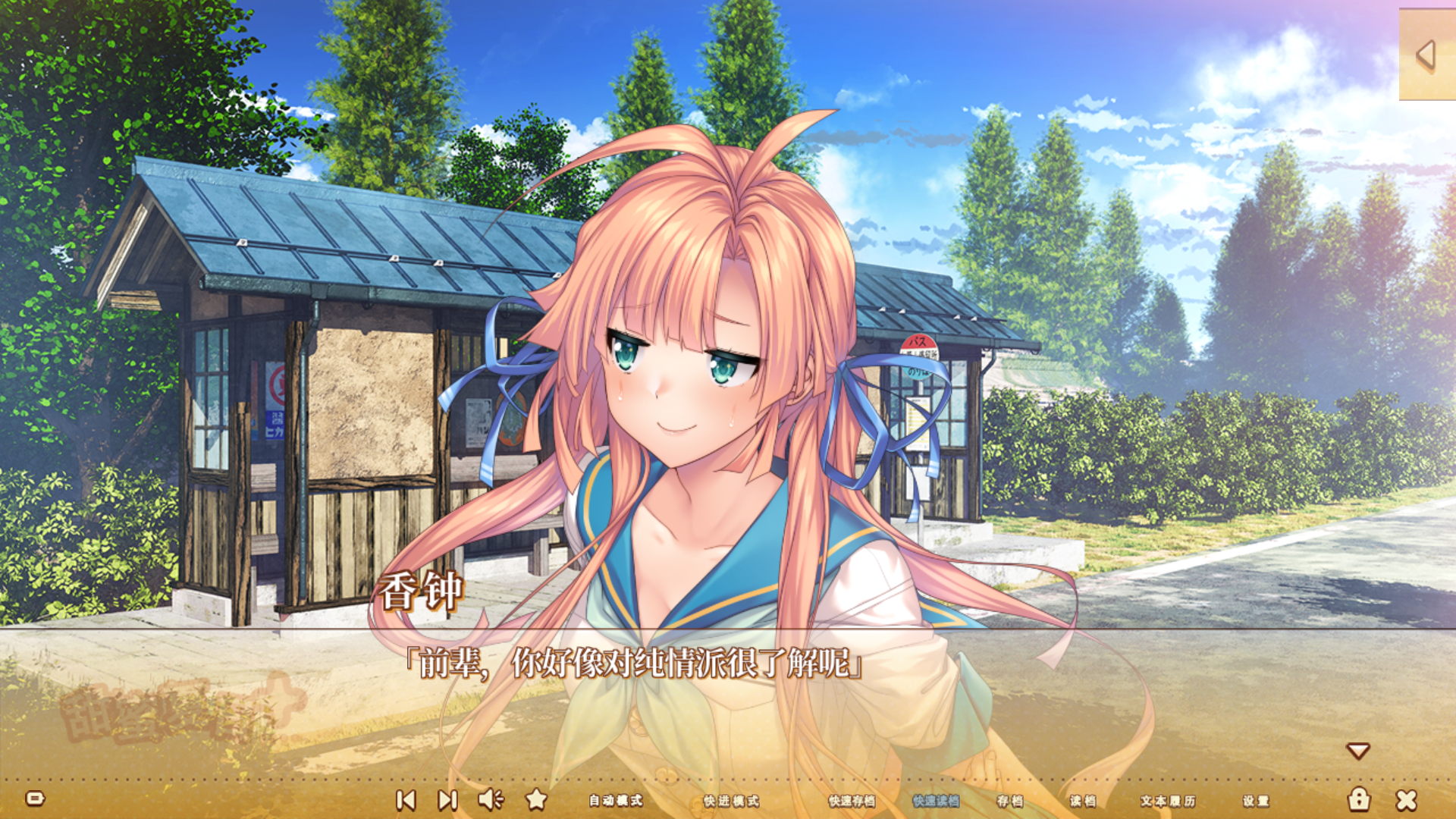This screenshot has width=1456, height=819.
Task: Enable 快进模式 skip mode
Action: pos(730,799)
